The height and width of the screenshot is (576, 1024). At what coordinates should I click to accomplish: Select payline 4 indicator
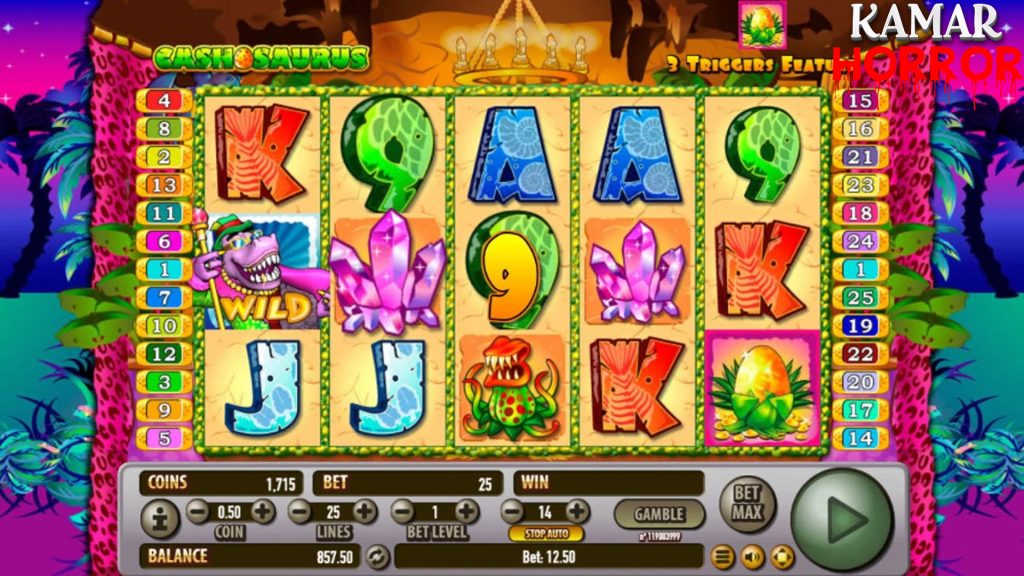click(163, 100)
